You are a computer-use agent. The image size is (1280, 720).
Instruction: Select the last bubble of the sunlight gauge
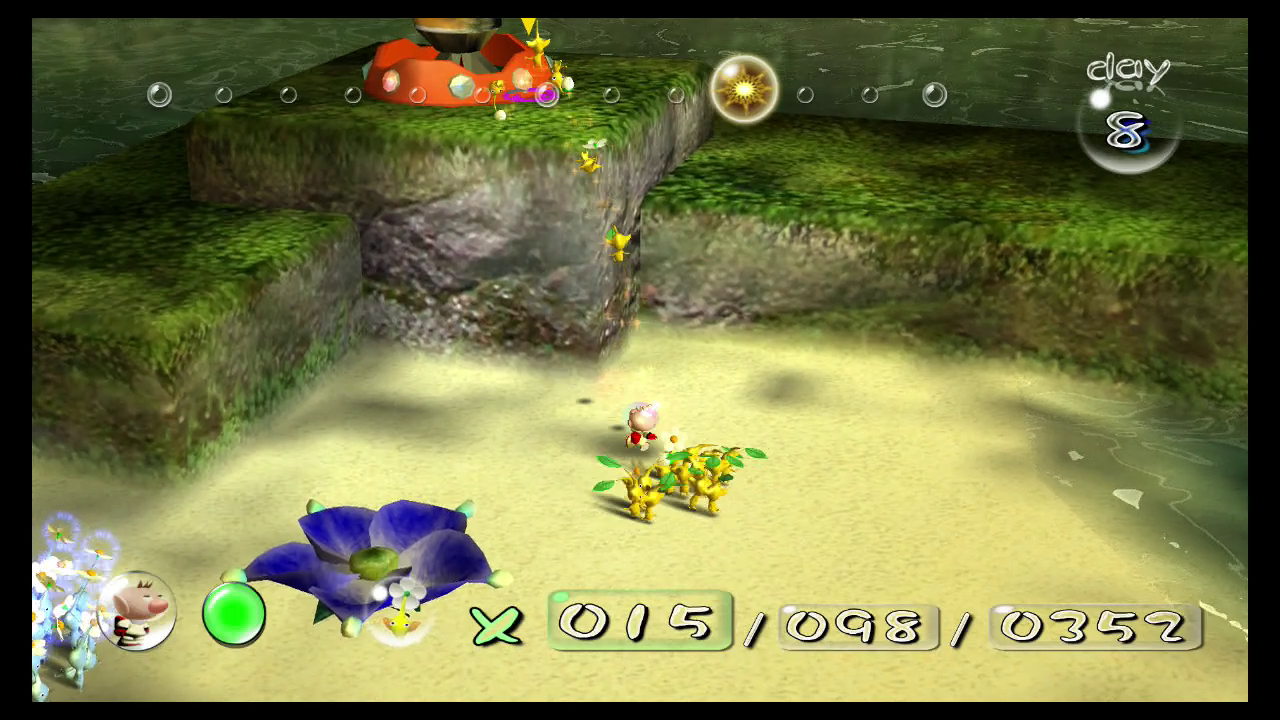[933, 95]
